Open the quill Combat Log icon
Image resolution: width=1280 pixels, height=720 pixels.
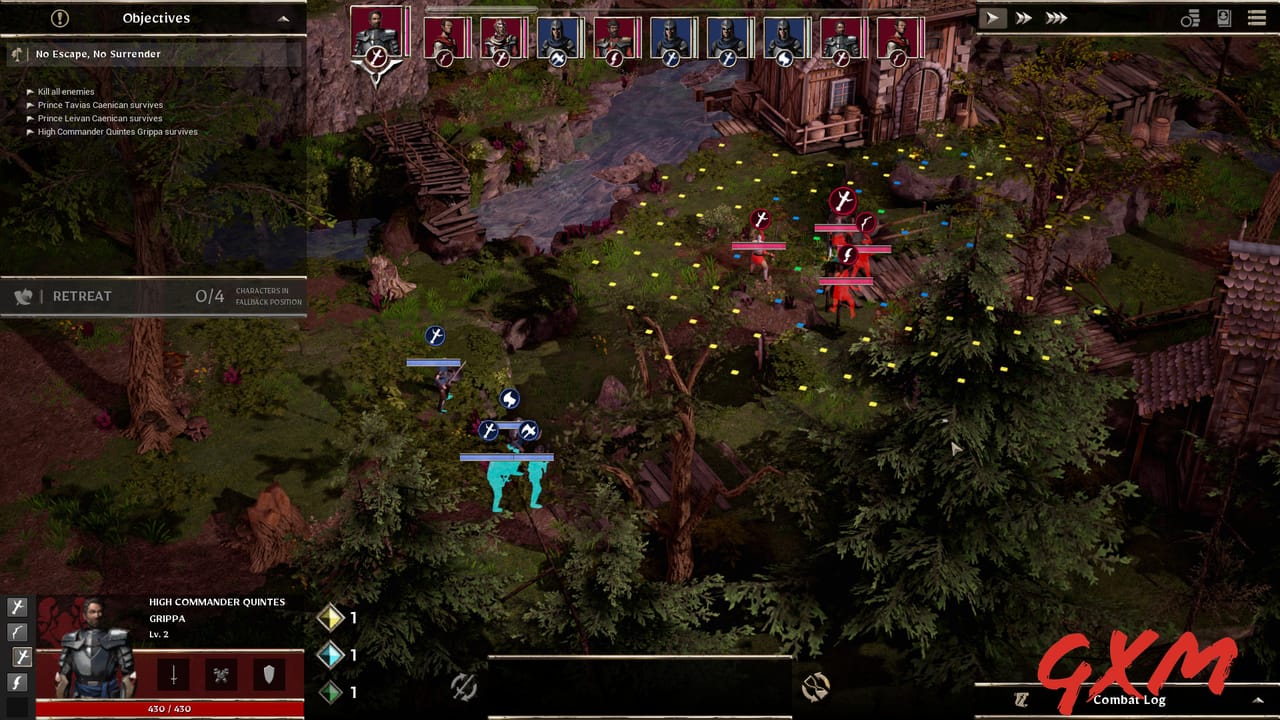pyautogui.click(x=1022, y=698)
